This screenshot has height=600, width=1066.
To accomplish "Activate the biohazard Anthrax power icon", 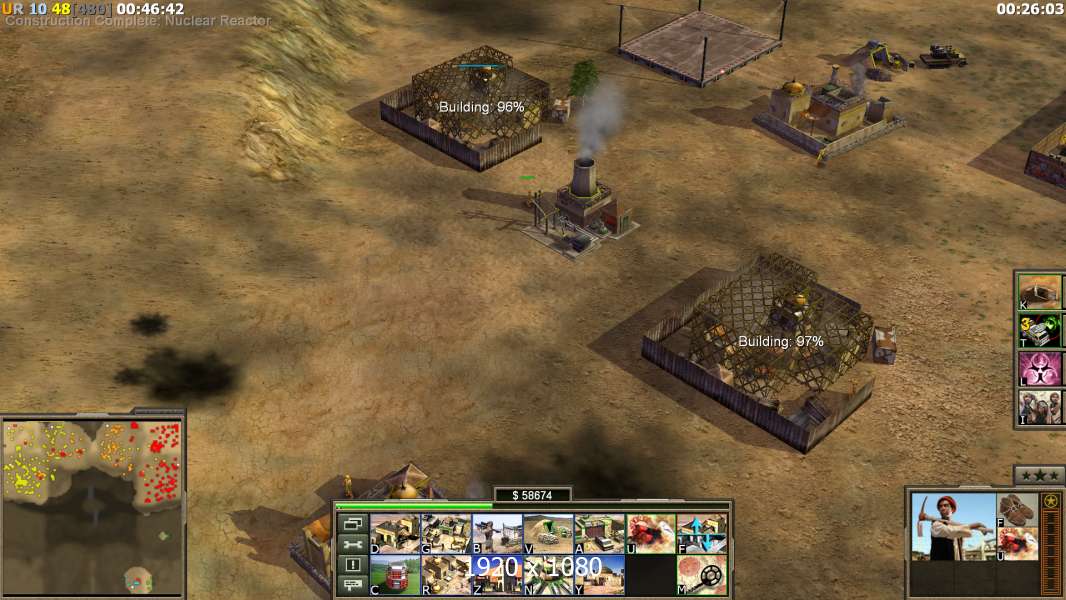I will [x=1040, y=368].
